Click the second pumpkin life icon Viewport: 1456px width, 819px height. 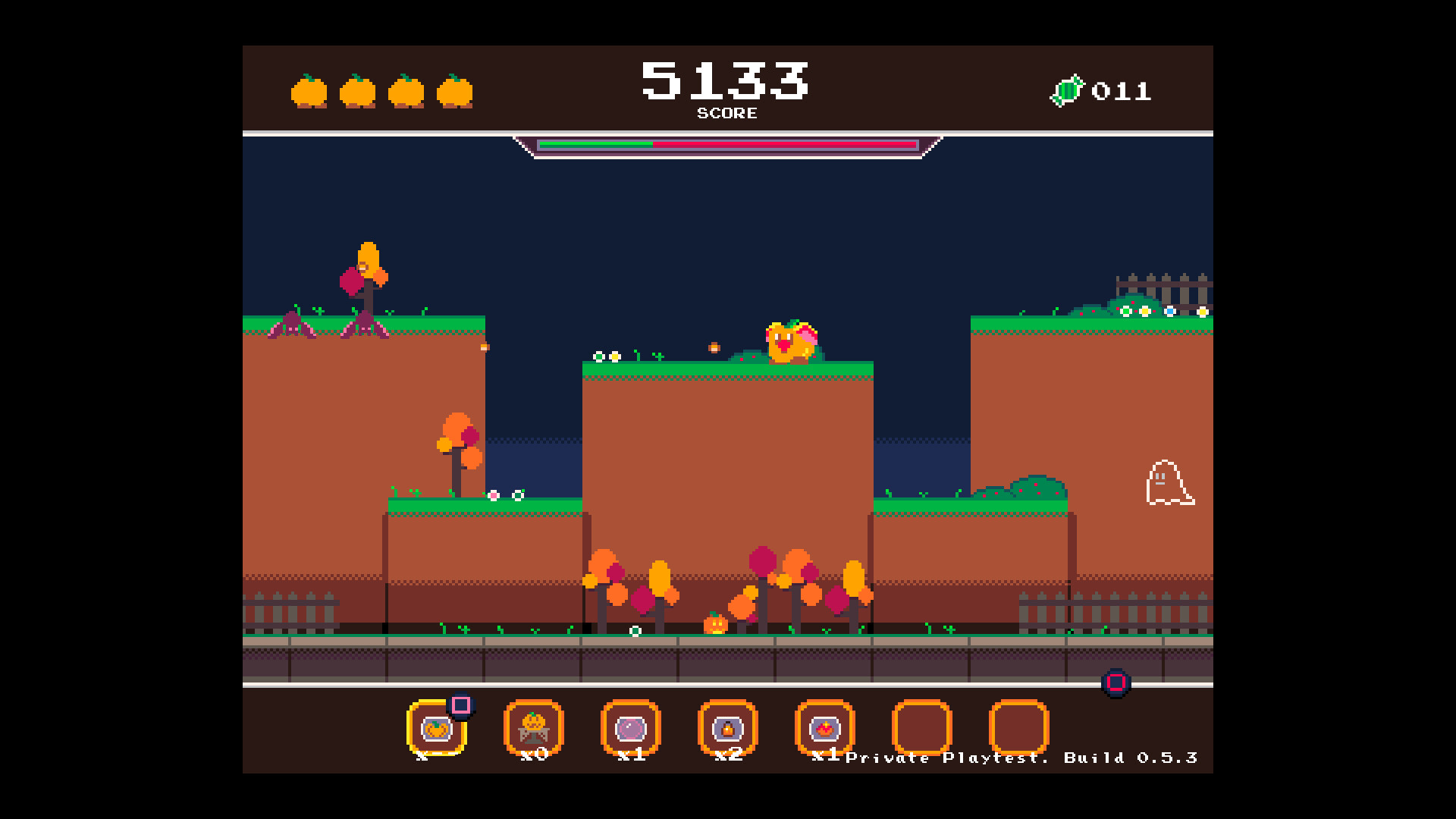click(356, 91)
